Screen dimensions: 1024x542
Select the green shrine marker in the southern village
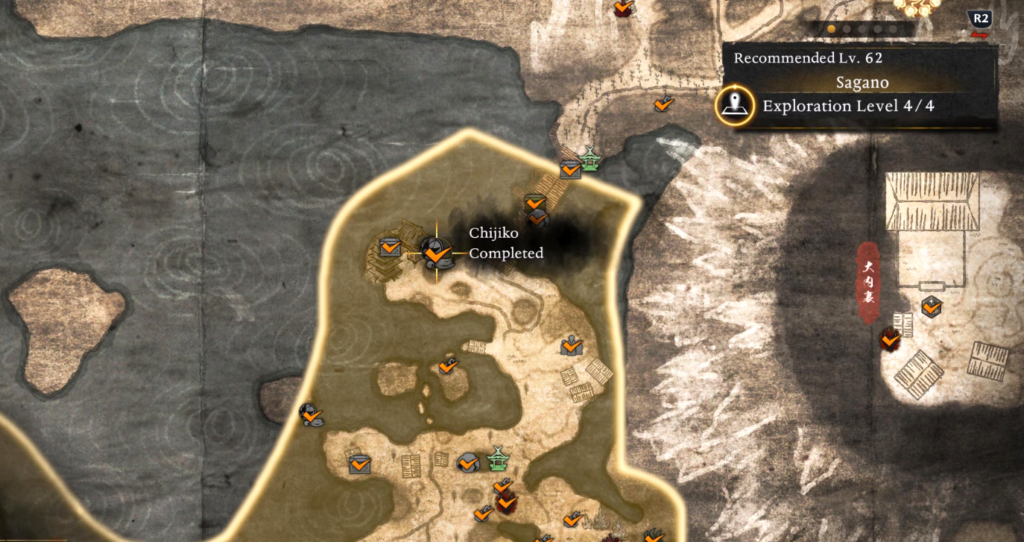tap(497, 459)
